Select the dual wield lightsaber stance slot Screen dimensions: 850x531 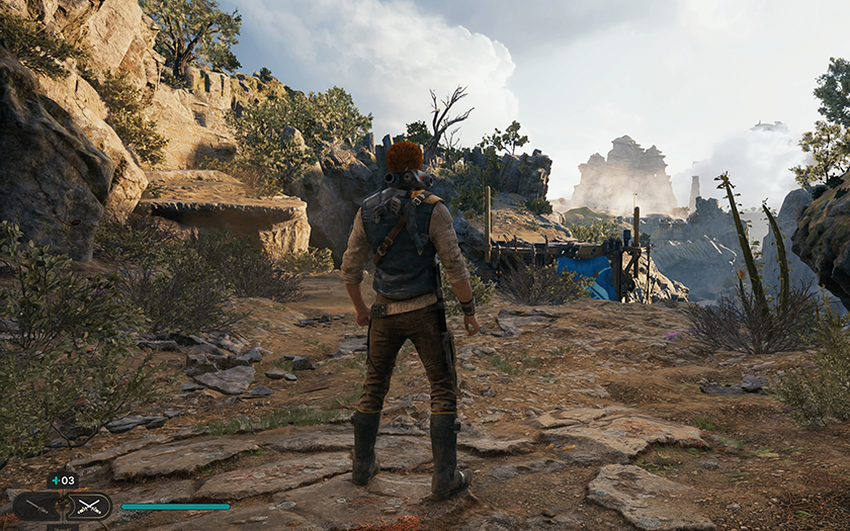tap(89, 507)
